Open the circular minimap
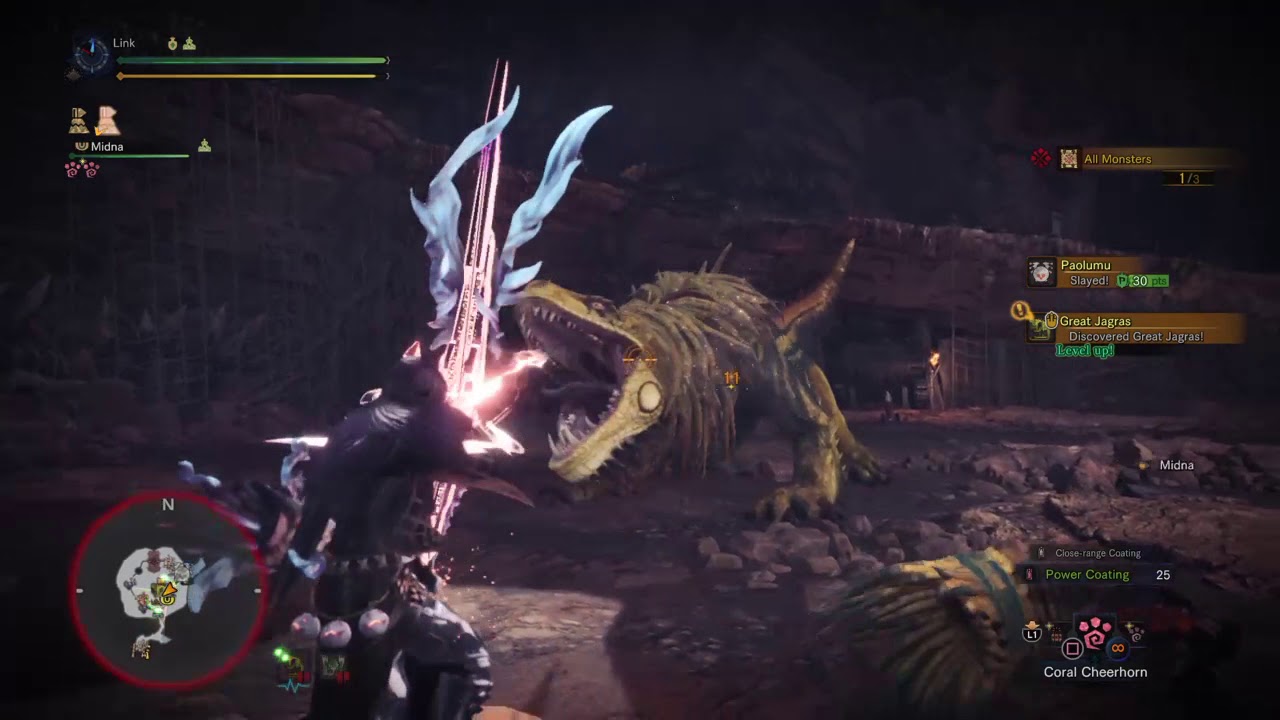The image size is (1280, 720). [x=167, y=591]
